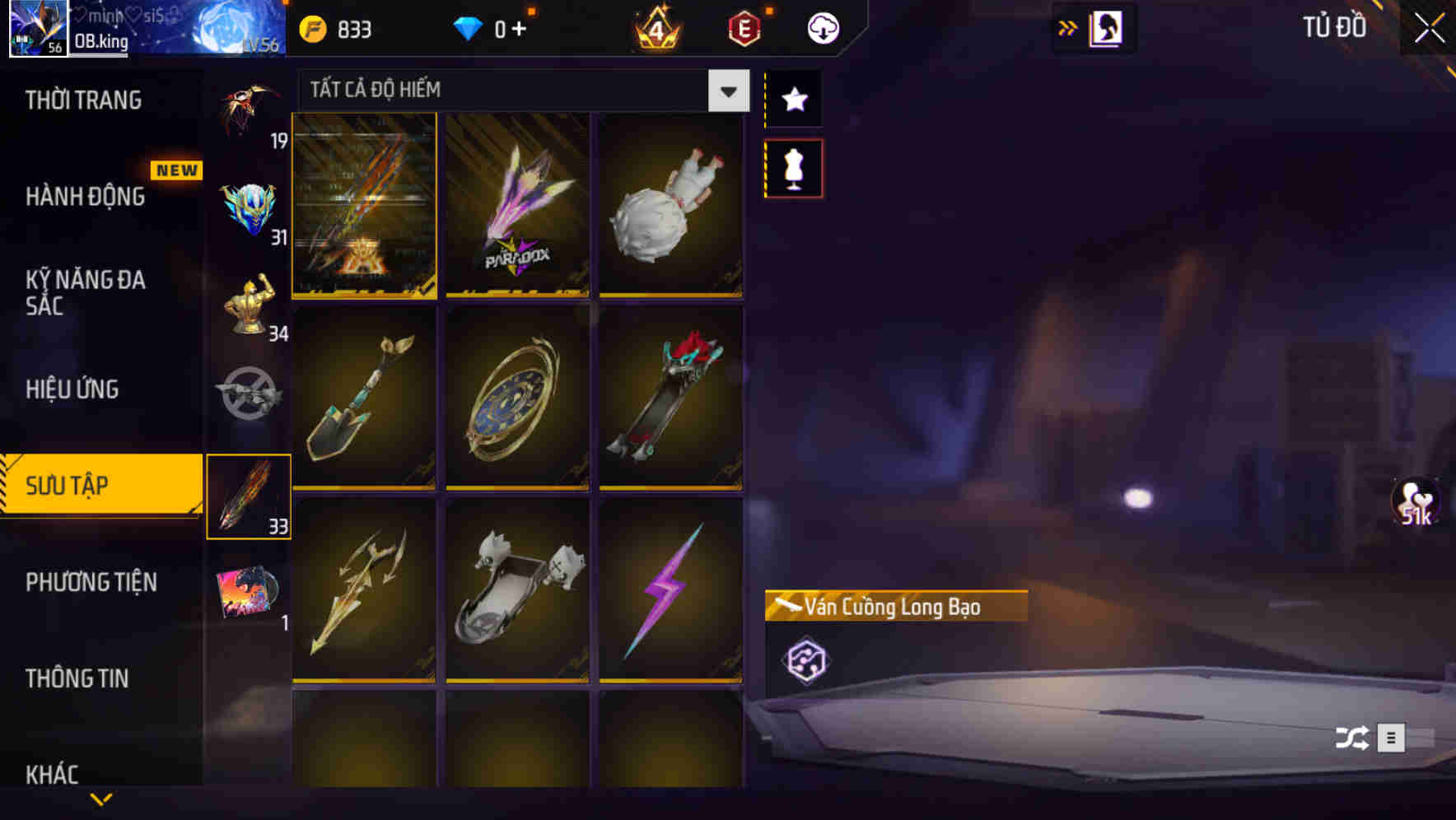Screen dimensions: 1456x820
Task: Select the rank 4 crown badge
Action: tap(653, 27)
